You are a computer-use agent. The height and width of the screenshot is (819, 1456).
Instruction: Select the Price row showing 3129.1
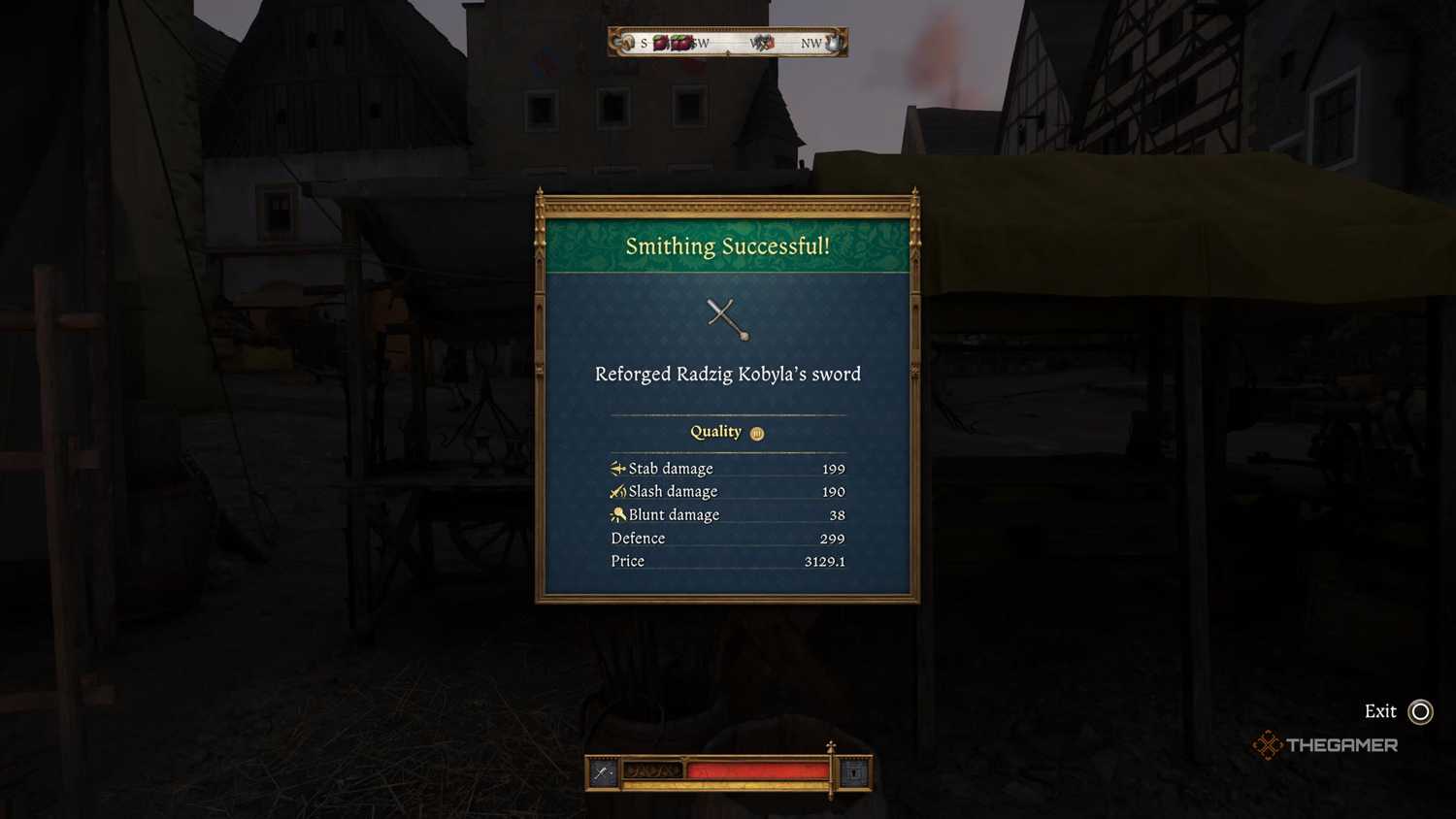tap(727, 561)
